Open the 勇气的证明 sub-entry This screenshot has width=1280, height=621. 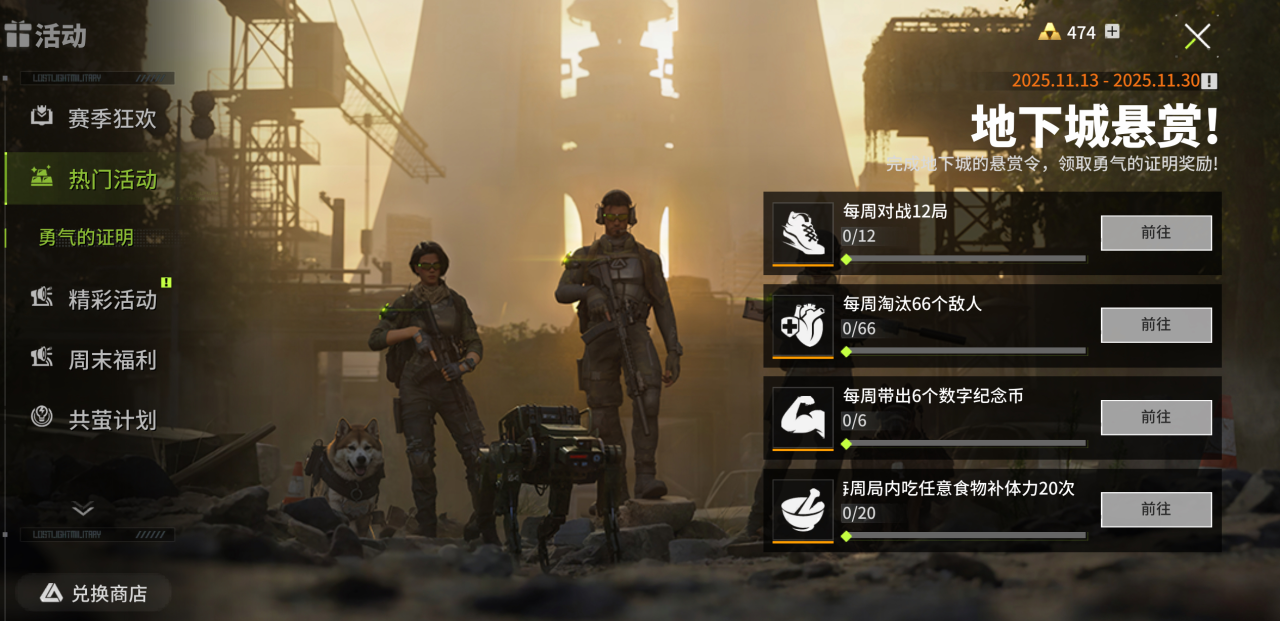tap(86, 237)
